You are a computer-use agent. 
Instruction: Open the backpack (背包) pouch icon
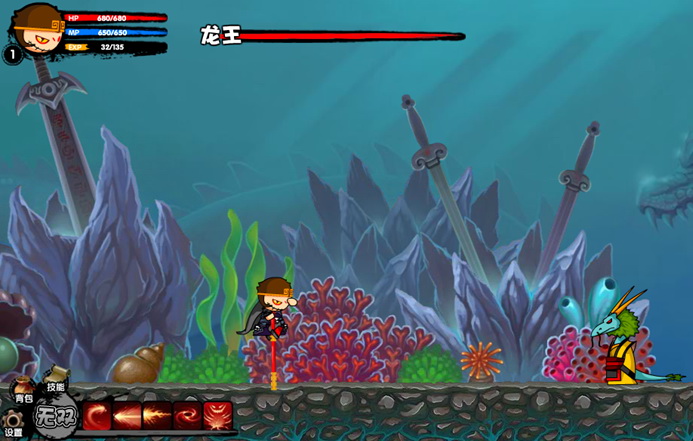pos(20,385)
